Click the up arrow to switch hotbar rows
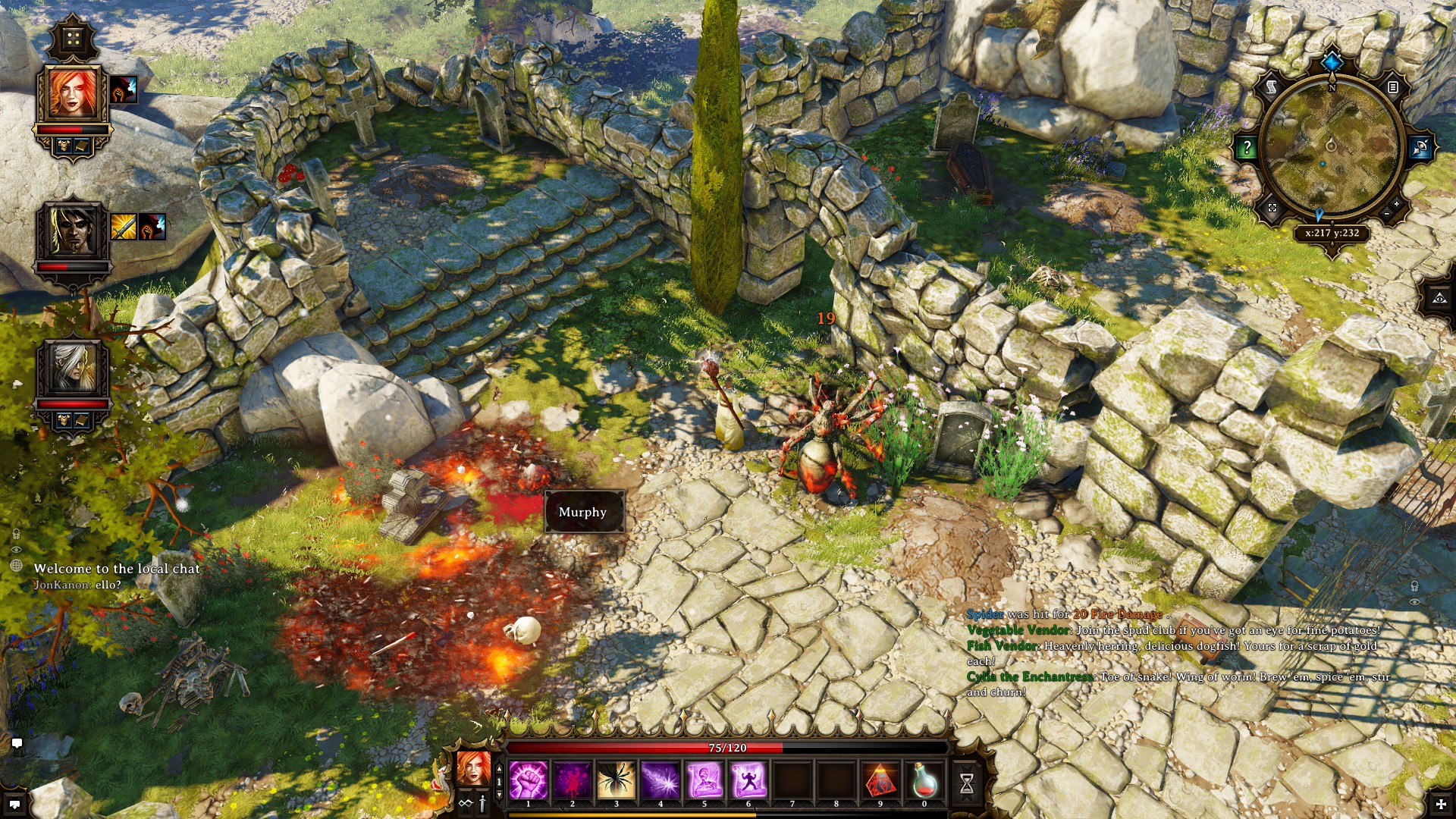 tap(500, 767)
